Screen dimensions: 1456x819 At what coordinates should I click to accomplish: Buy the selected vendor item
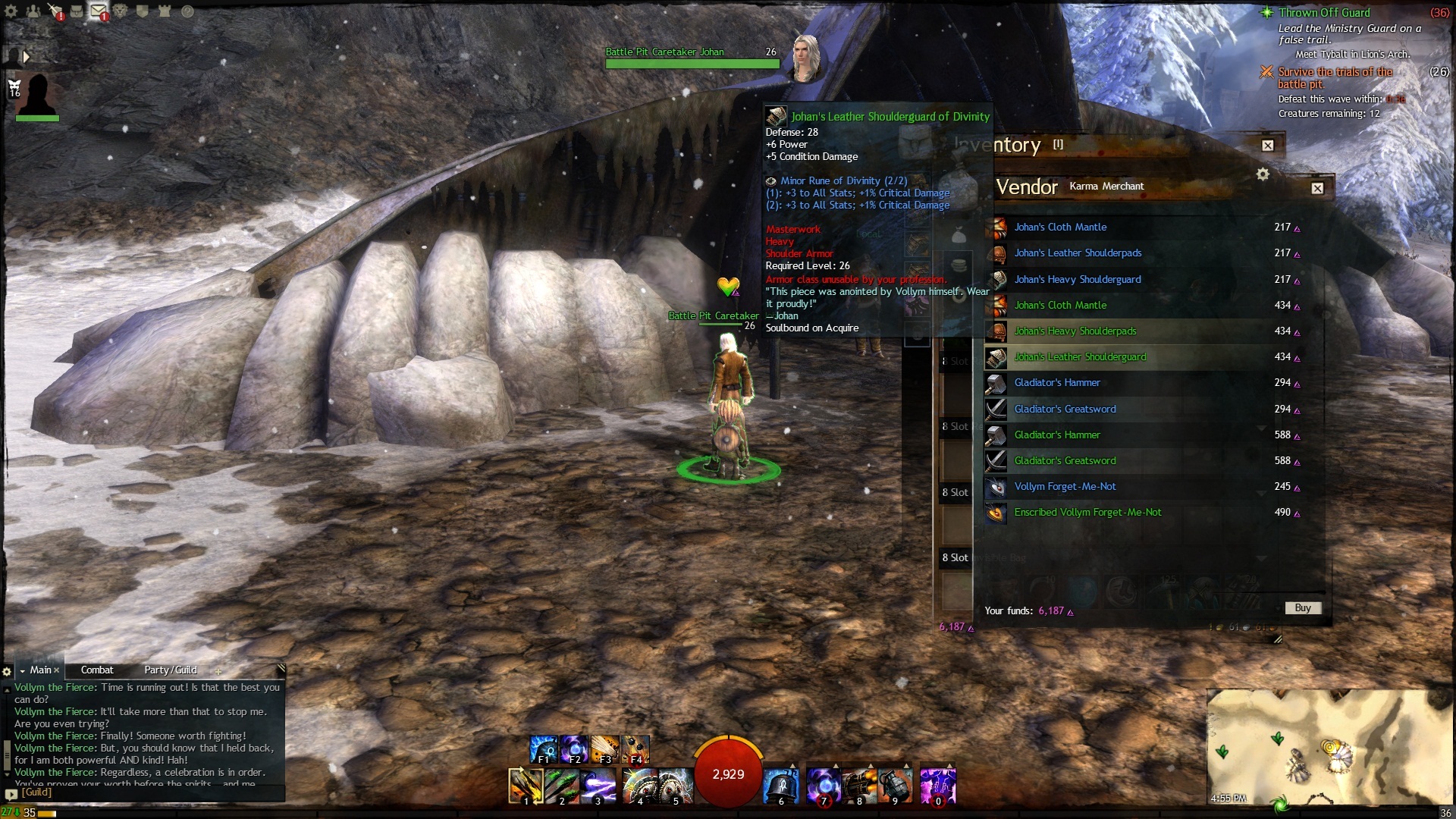[x=1302, y=608]
